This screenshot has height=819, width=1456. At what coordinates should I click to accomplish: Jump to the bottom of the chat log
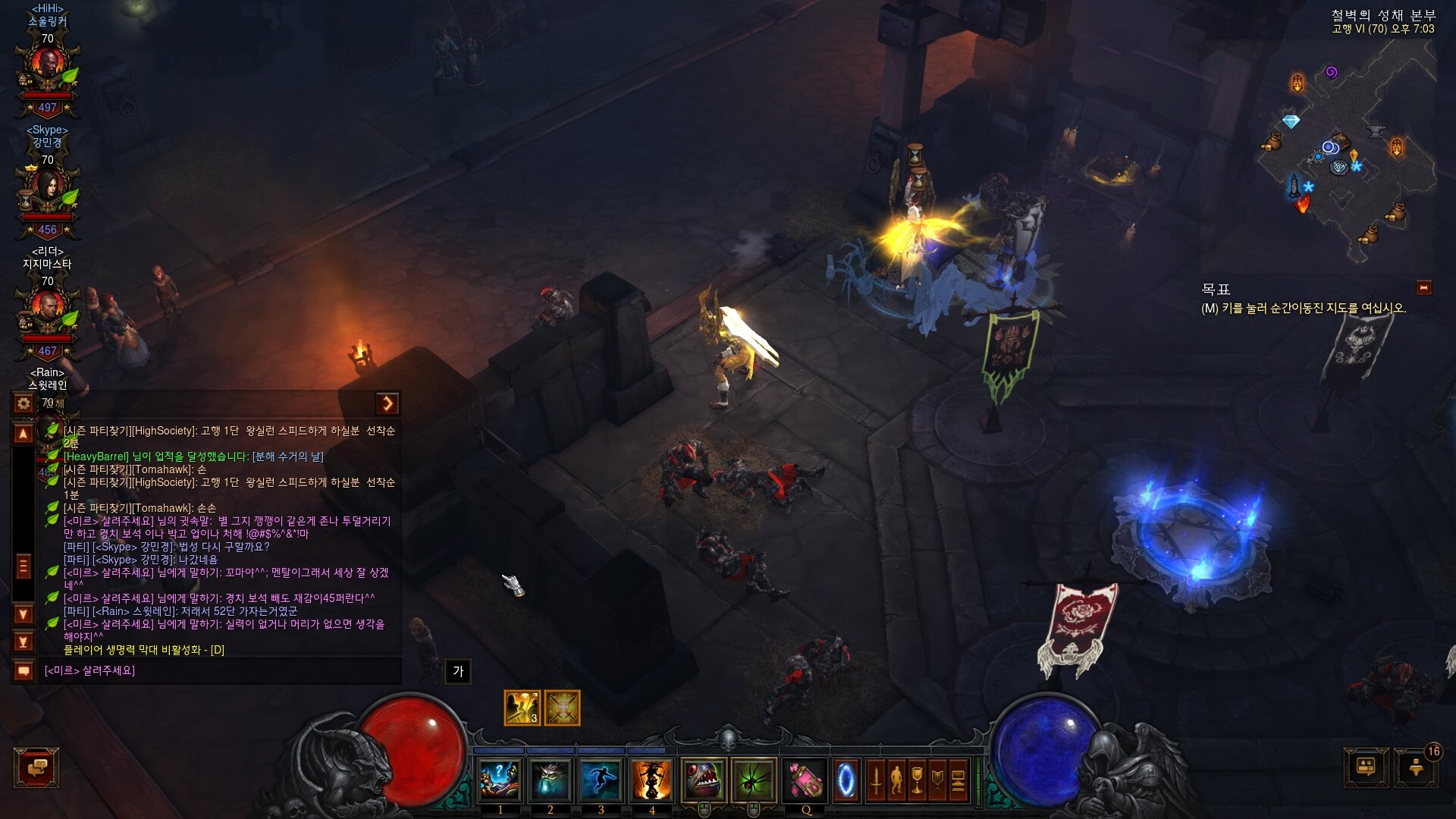pyautogui.click(x=24, y=642)
